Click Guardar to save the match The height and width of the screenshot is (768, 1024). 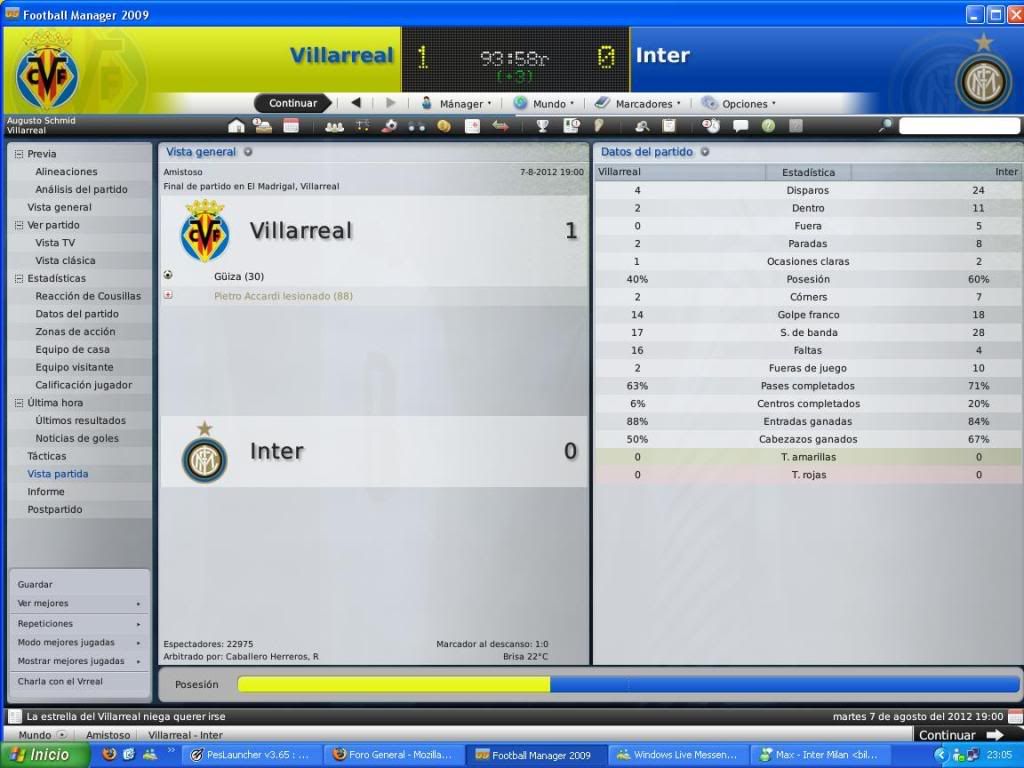pos(35,584)
